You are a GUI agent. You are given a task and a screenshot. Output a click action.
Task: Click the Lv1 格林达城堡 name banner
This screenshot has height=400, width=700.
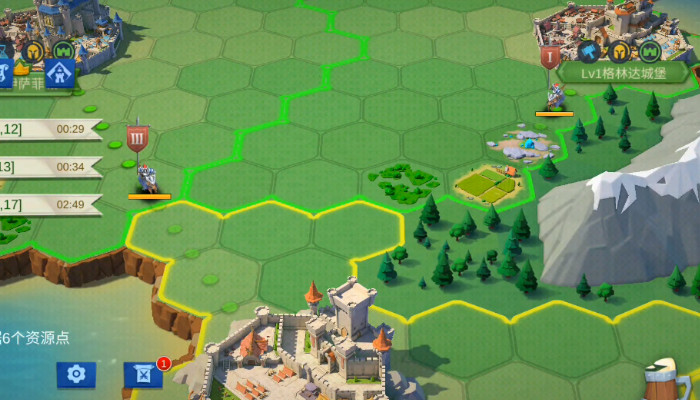(x=621, y=73)
